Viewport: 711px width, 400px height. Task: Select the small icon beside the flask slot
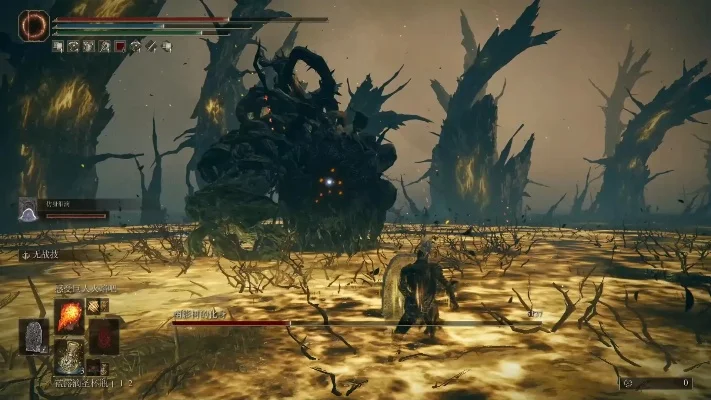(93, 367)
